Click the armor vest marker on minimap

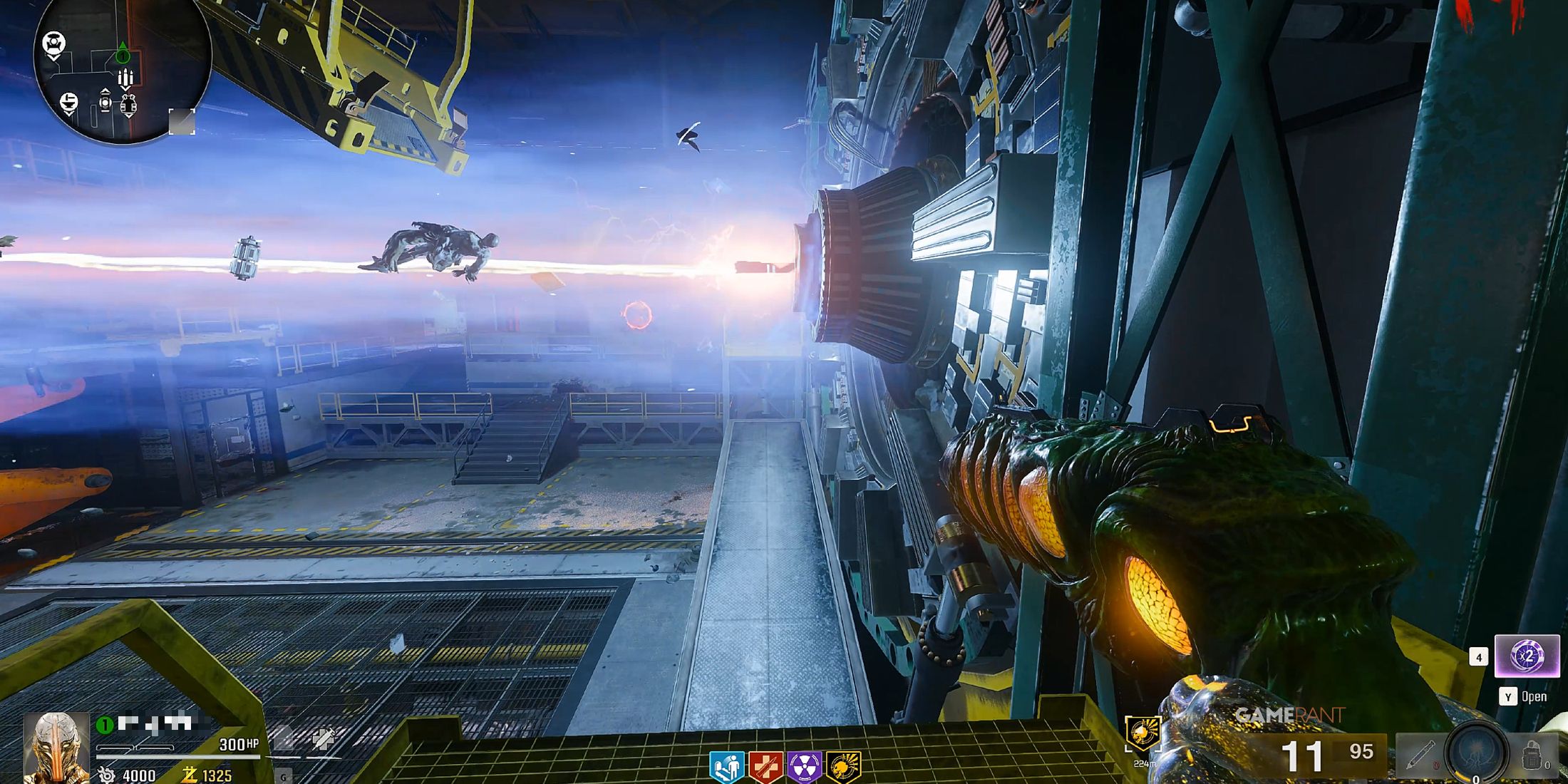[128, 106]
